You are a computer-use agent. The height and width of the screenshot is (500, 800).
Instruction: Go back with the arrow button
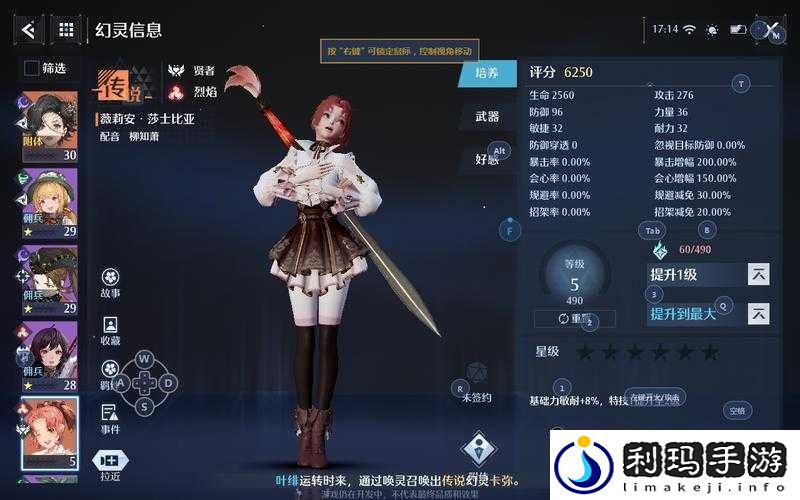(27, 30)
